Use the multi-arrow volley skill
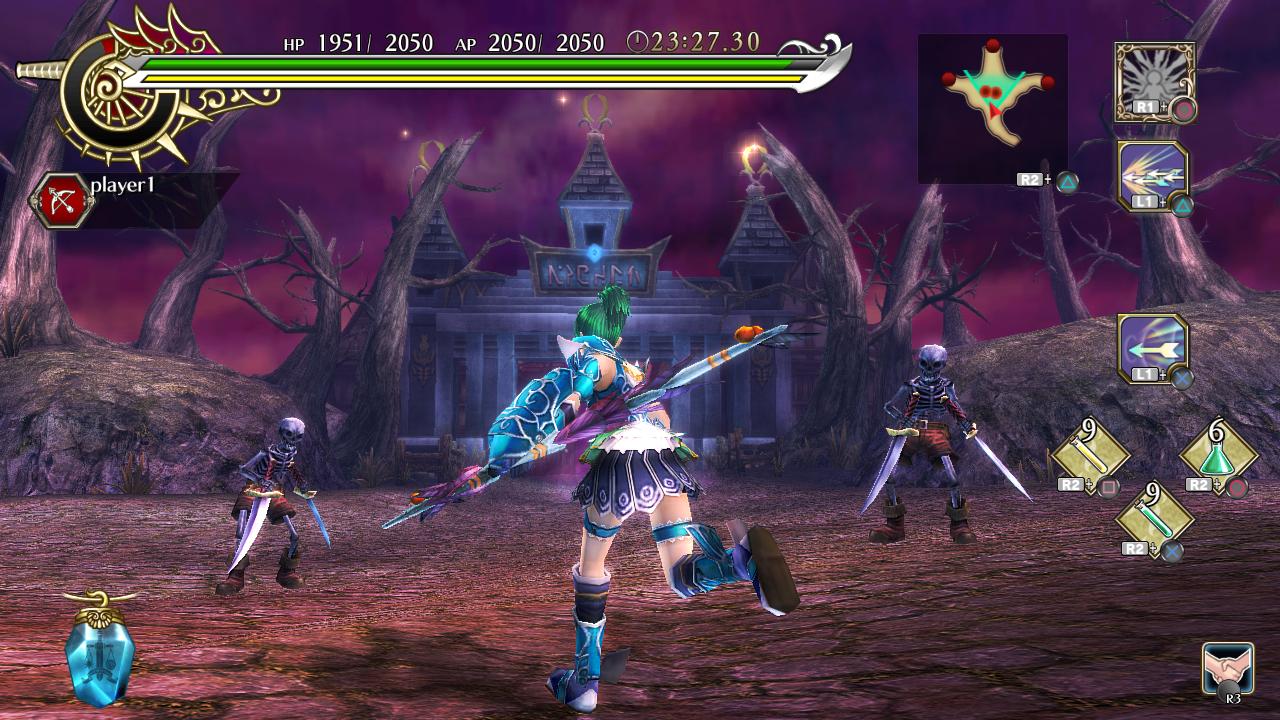This screenshot has width=1280, height=720. tap(1153, 176)
